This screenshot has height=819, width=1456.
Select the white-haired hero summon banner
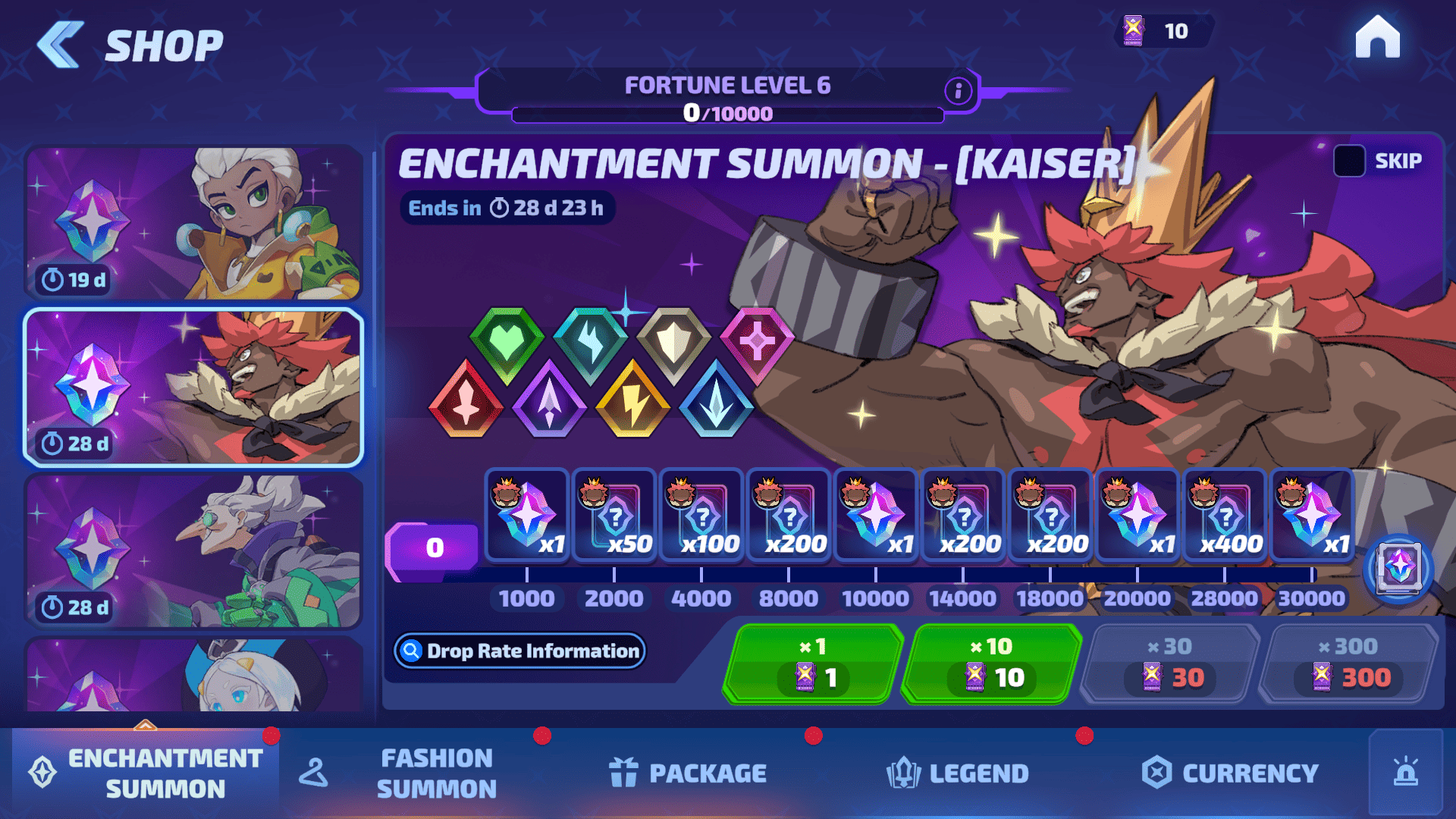(193, 223)
